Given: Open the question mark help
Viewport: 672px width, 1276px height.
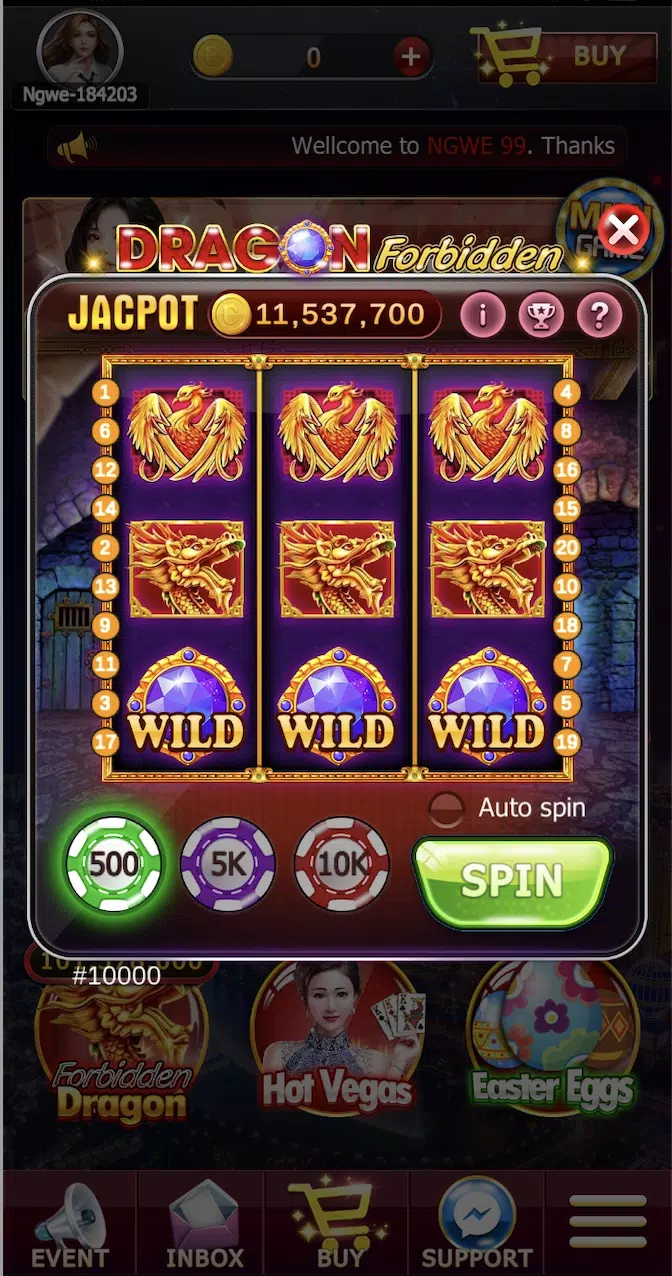Looking at the screenshot, I should pyautogui.click(x=599, y=316).
